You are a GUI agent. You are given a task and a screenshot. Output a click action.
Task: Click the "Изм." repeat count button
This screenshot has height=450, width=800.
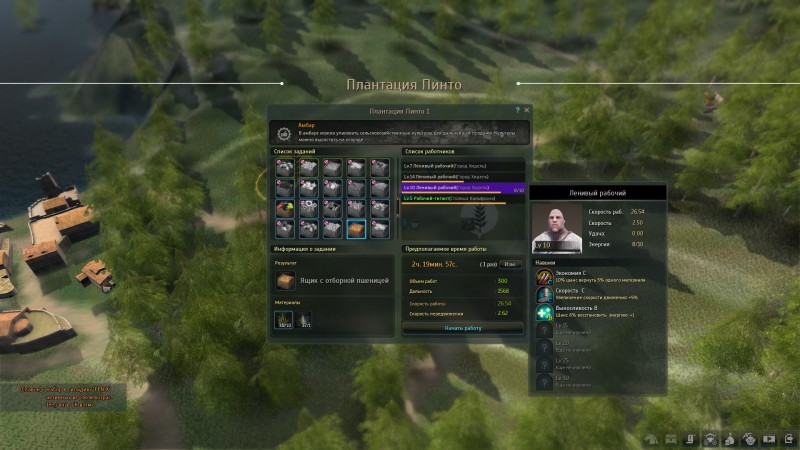510,264
